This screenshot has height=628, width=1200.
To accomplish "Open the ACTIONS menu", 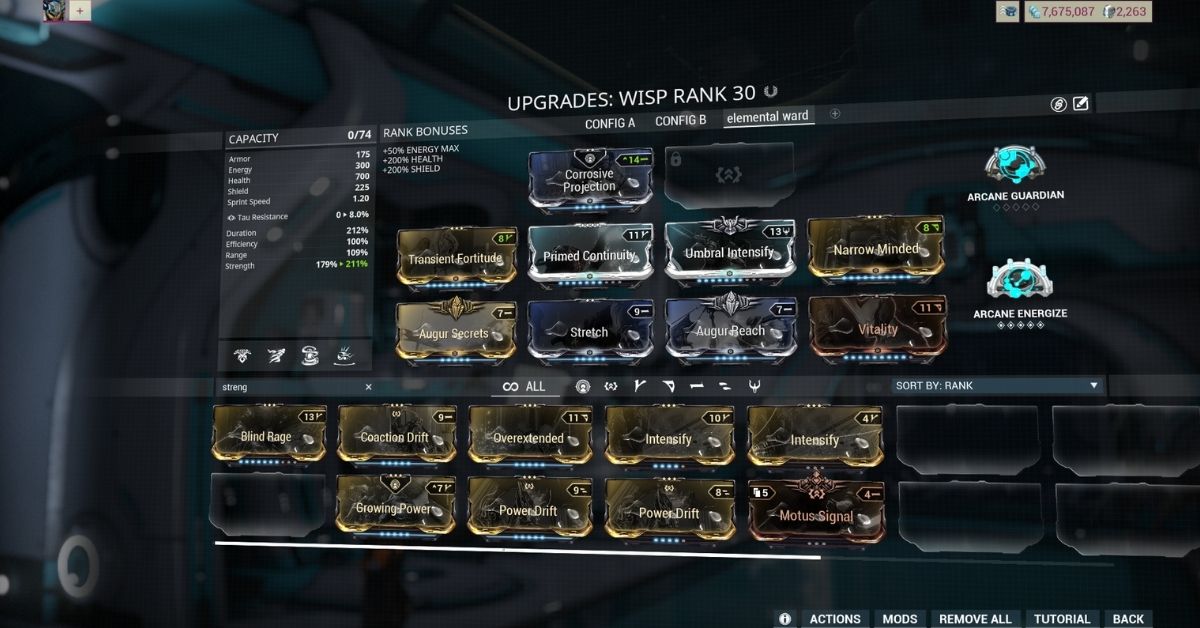I will pyautogui.click(x=835, y=619).
